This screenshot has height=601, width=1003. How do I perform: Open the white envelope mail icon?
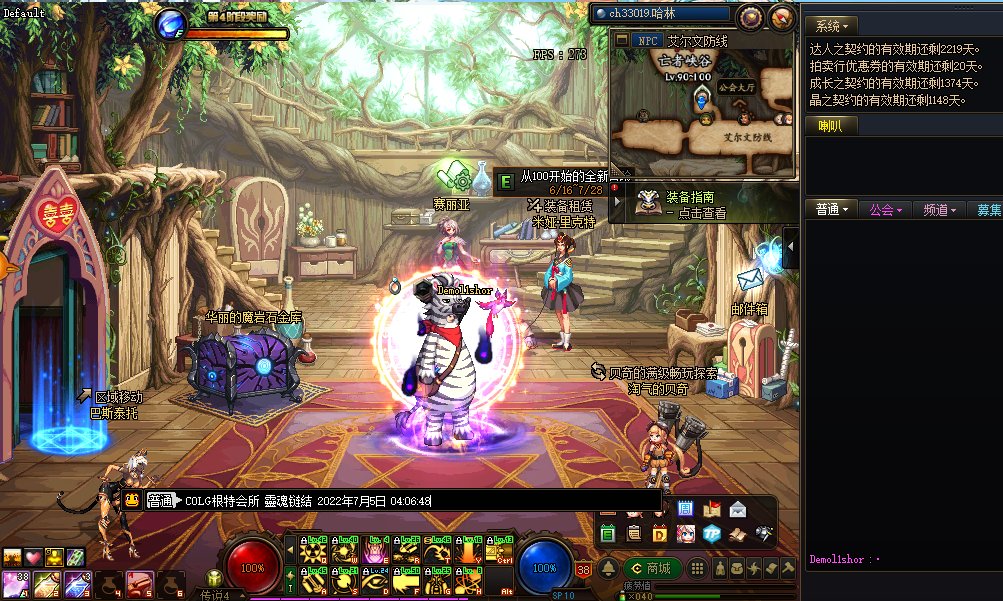pyautogui.click(x=738, y=509)
